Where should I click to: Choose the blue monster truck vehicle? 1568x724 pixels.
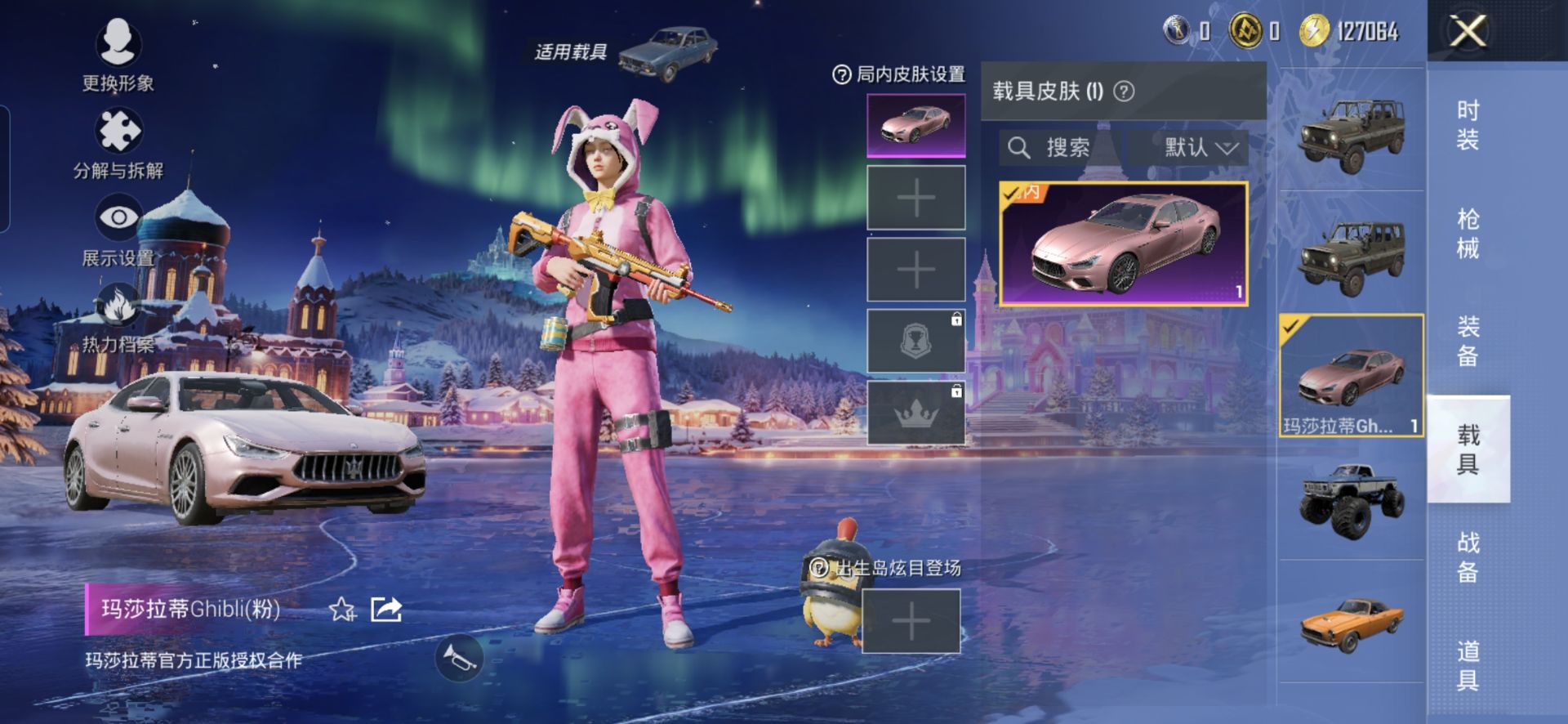coord(1352,498)
